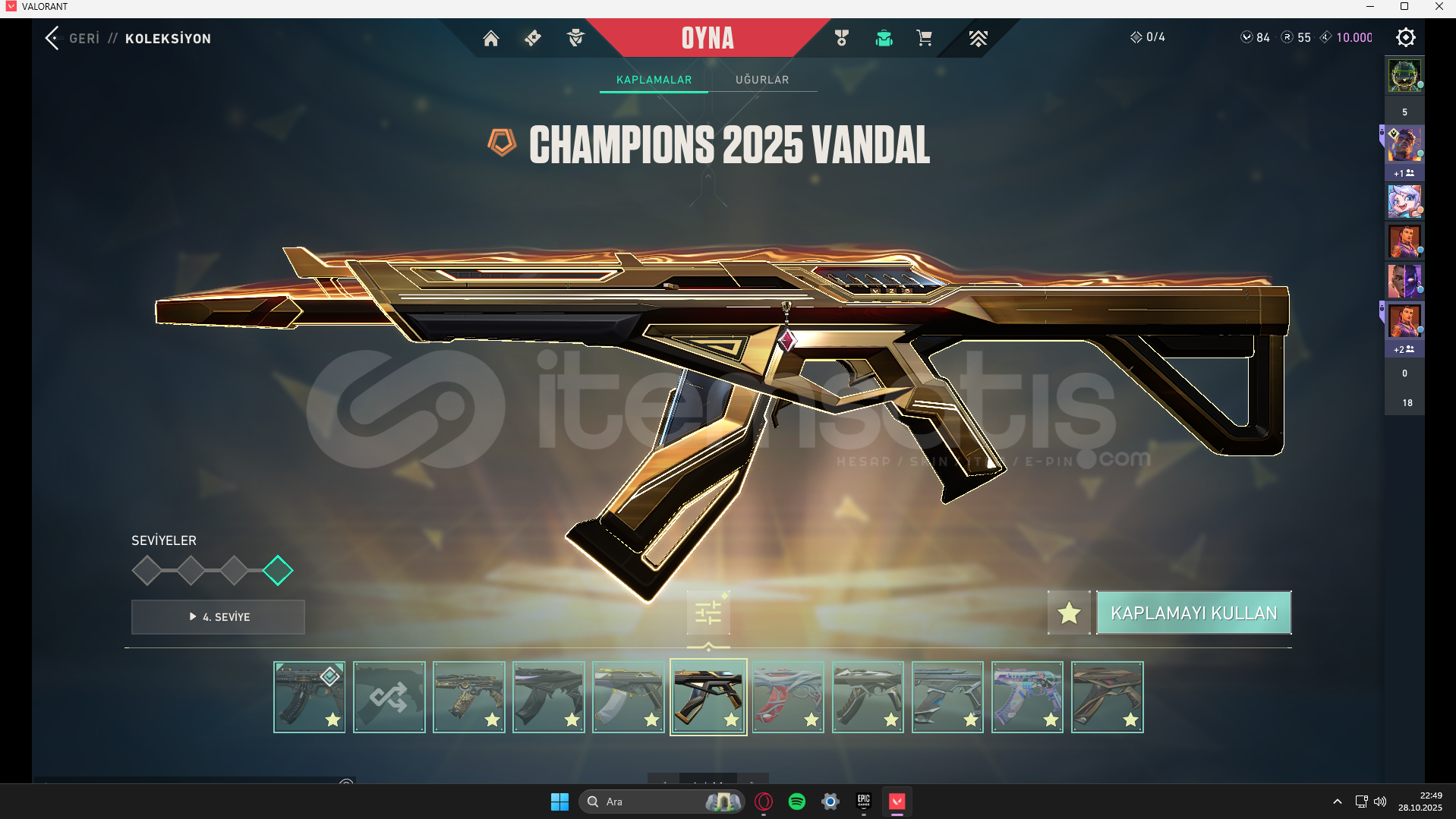
Task: Expand the +2 party members group
Action: pyautogui.click(x=1403, y=349)
